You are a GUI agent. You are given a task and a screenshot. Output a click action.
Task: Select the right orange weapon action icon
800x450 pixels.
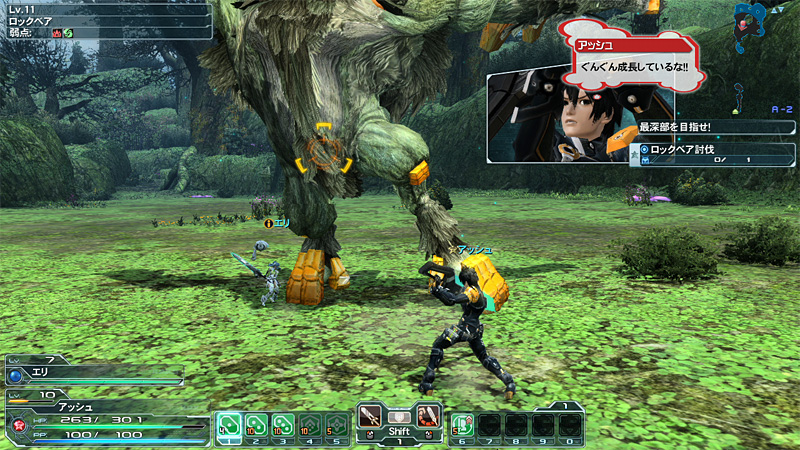tap(428, 414)
